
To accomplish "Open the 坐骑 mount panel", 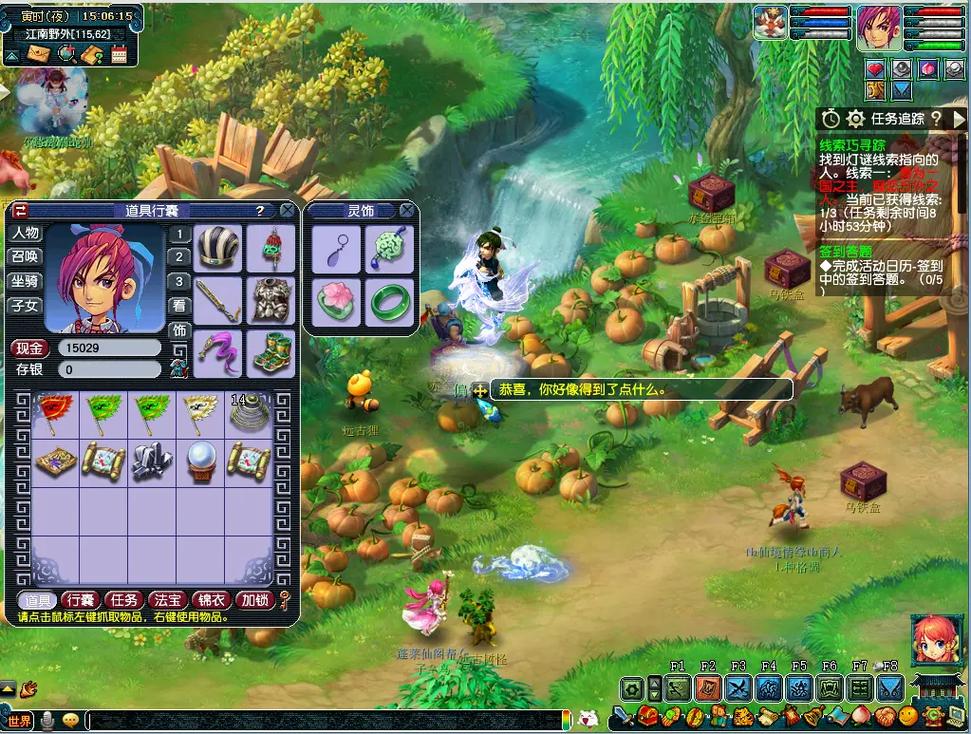I will 25,281.
